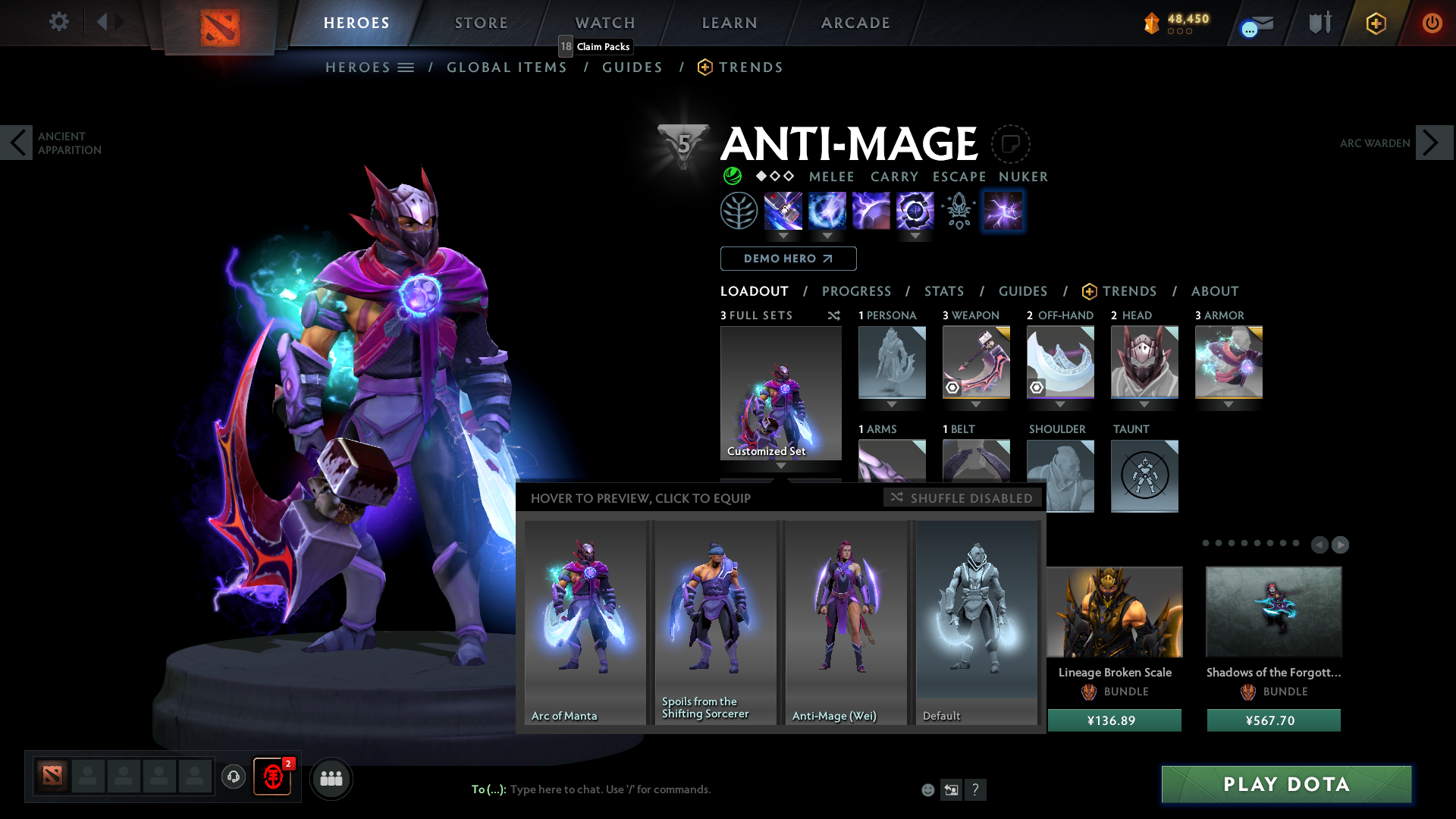The height and width of the screenshot is (819, 1456).
Task: Switch to the Progress tab
Action: pyautogui.click(x=856, y=291)
